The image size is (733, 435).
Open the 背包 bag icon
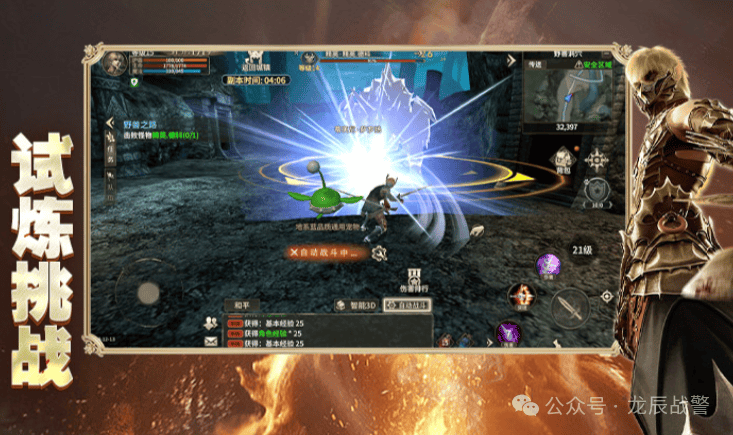pos(562,164)
